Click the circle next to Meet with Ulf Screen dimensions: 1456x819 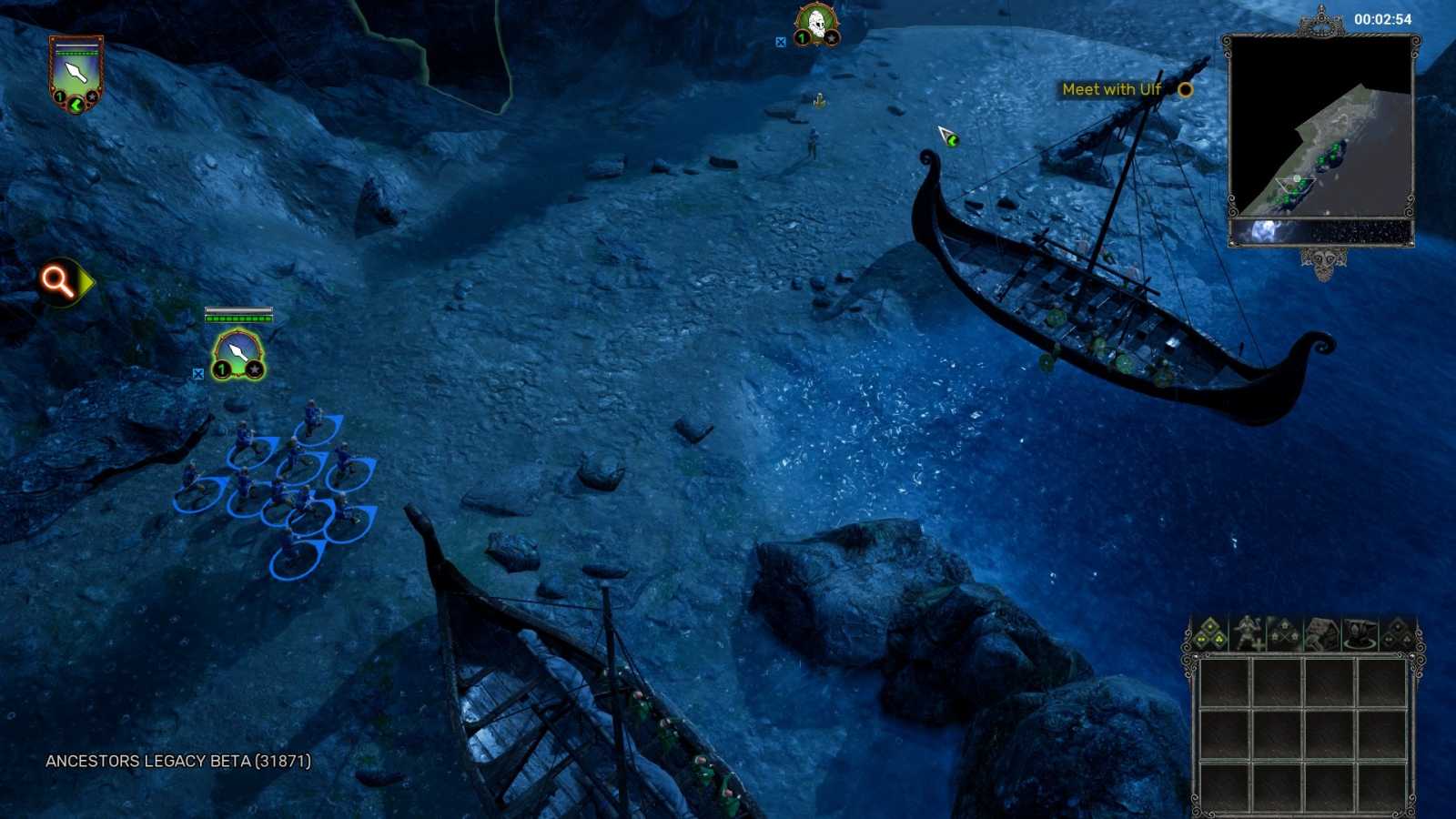tap(1183, 90)
